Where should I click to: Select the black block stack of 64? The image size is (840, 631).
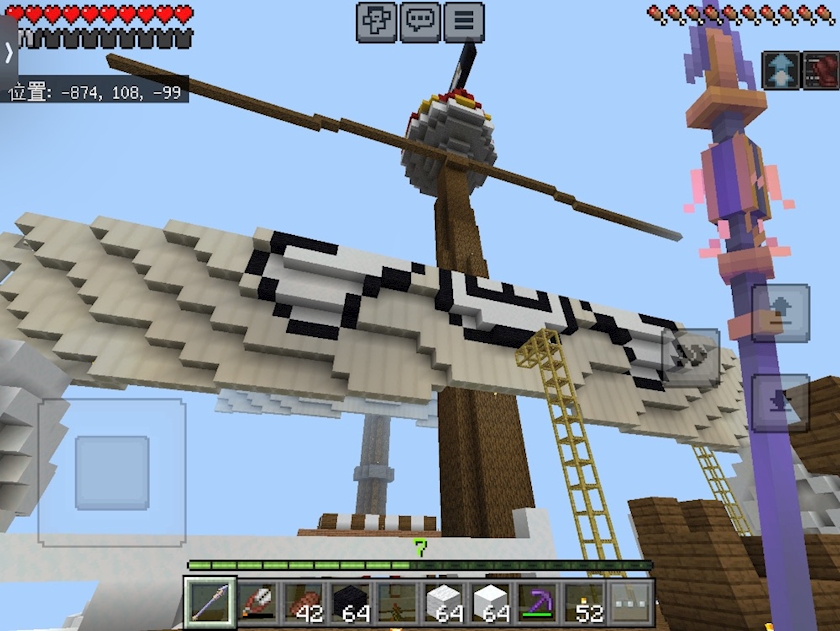point(351,602)
